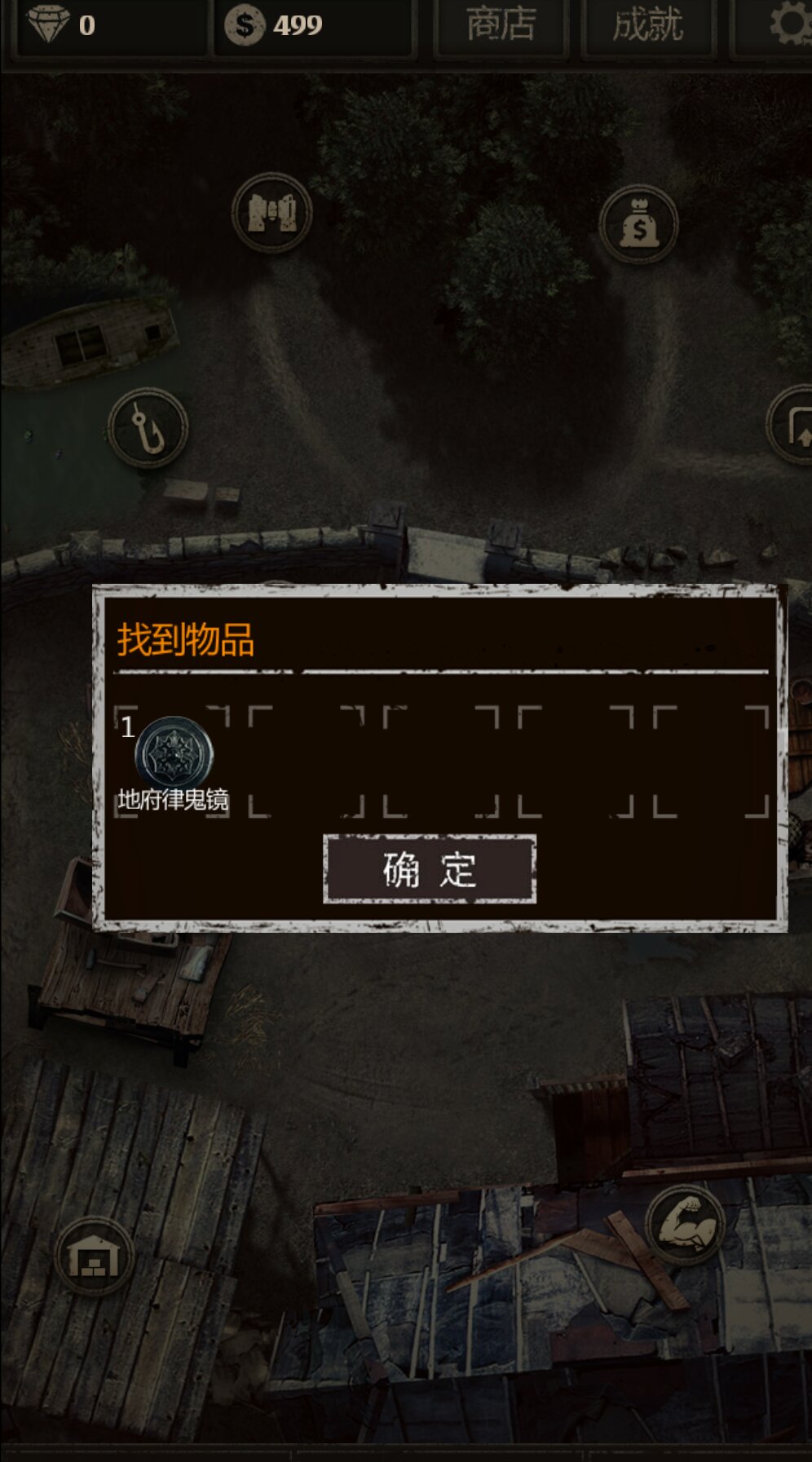Select the 地府律鬼镜 item slot
Screen dimensions: 812x1462
(173, 762)
